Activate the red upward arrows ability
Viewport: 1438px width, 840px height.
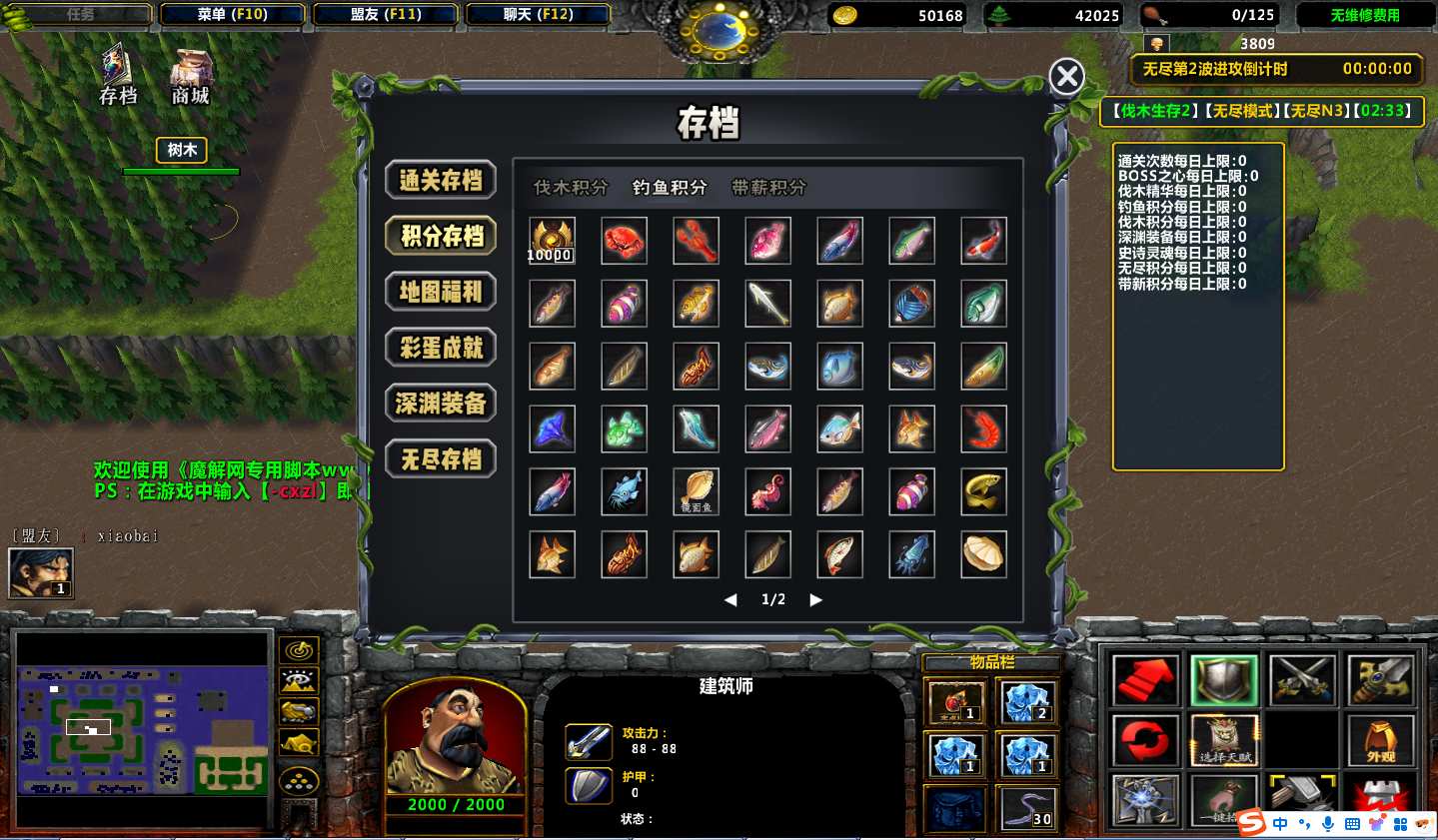1145,680
